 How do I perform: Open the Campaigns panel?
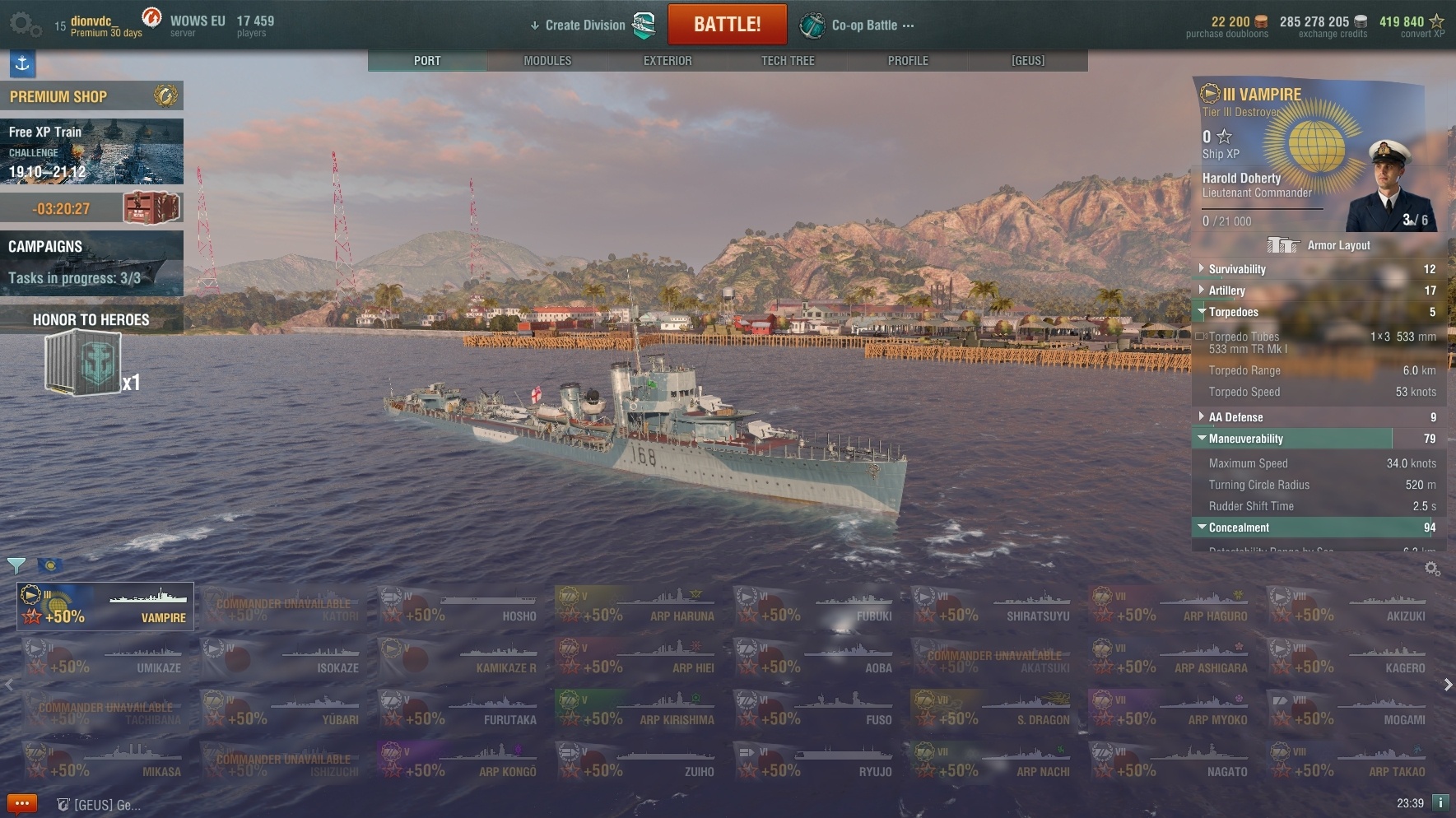(x=91, y=263)
